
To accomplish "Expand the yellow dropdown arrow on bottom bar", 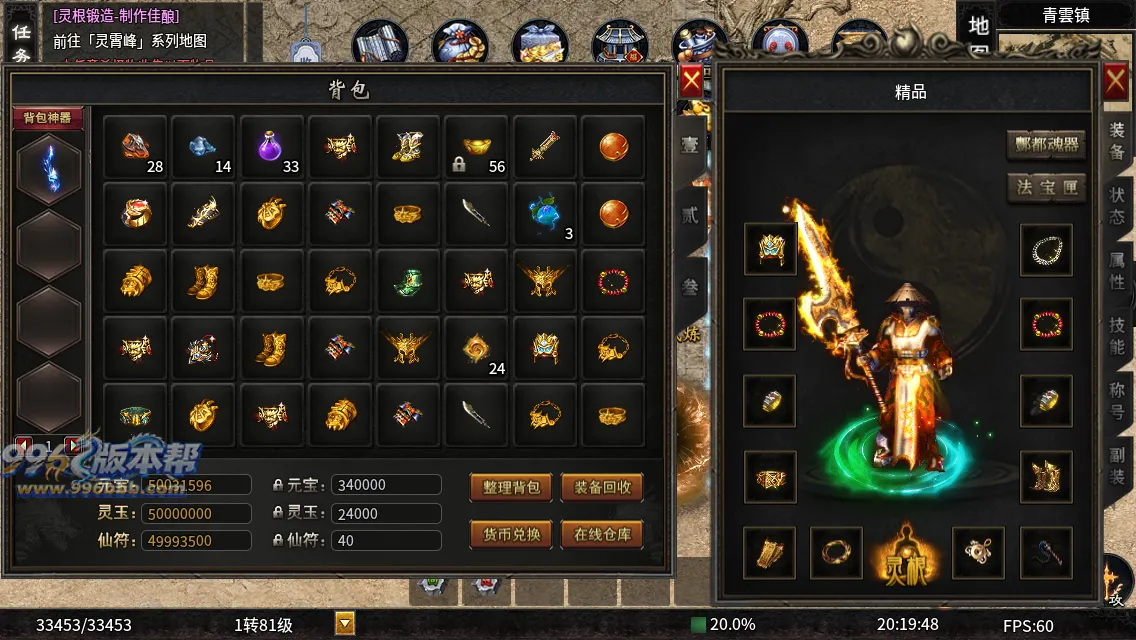I will [345, 624].
